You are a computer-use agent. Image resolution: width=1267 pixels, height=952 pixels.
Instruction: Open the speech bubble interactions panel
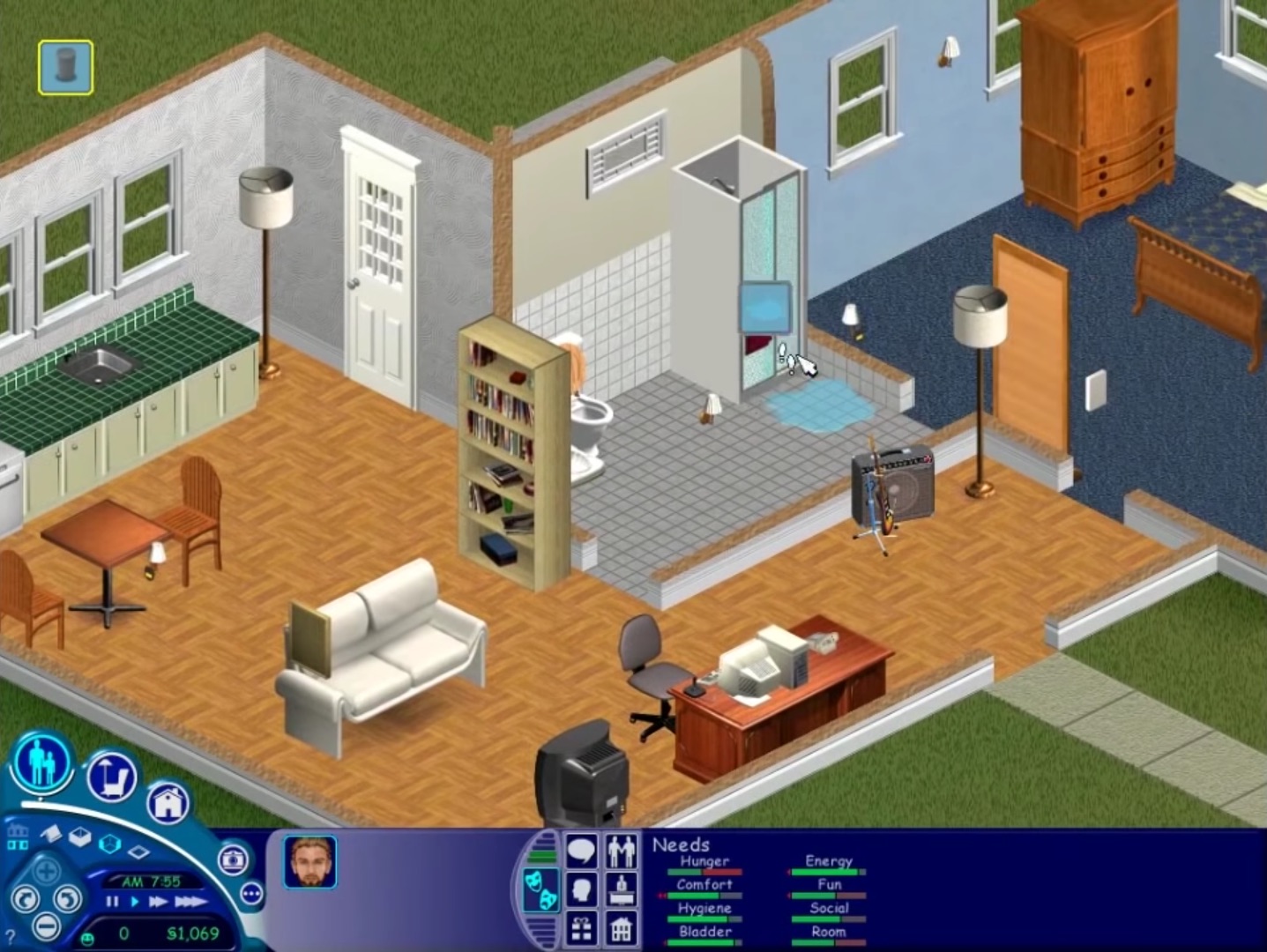pos(582,850)
